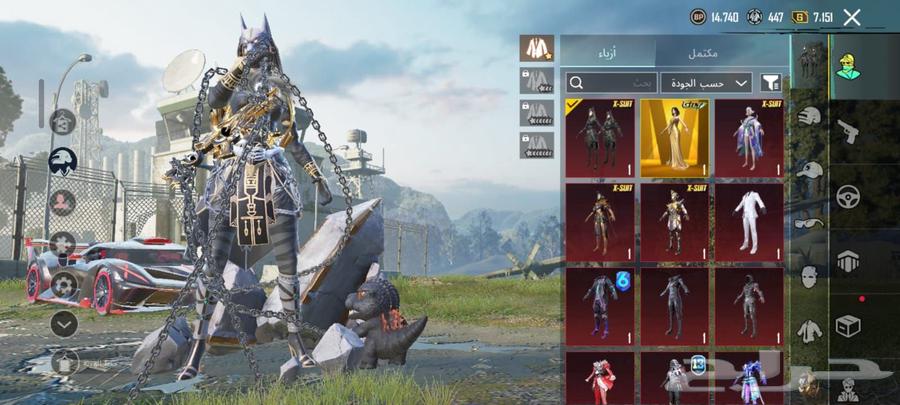Select the active outfit preset slot

click(x=537, y=49)
